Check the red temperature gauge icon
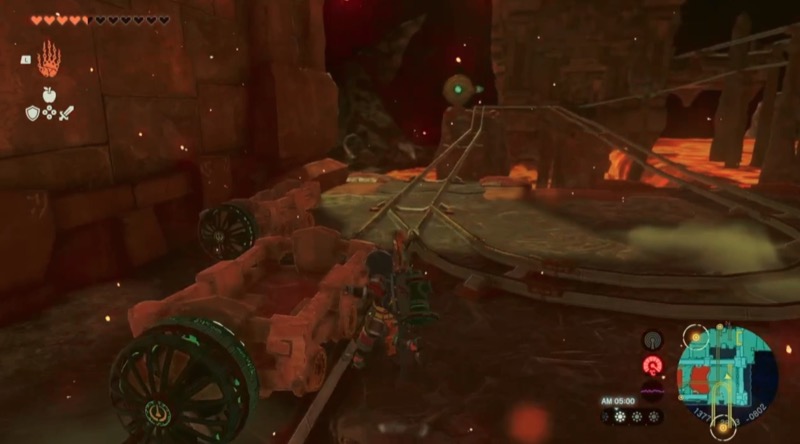Image resolution: width=800 pixels, height=444 pixels. [x=653, y=366]
